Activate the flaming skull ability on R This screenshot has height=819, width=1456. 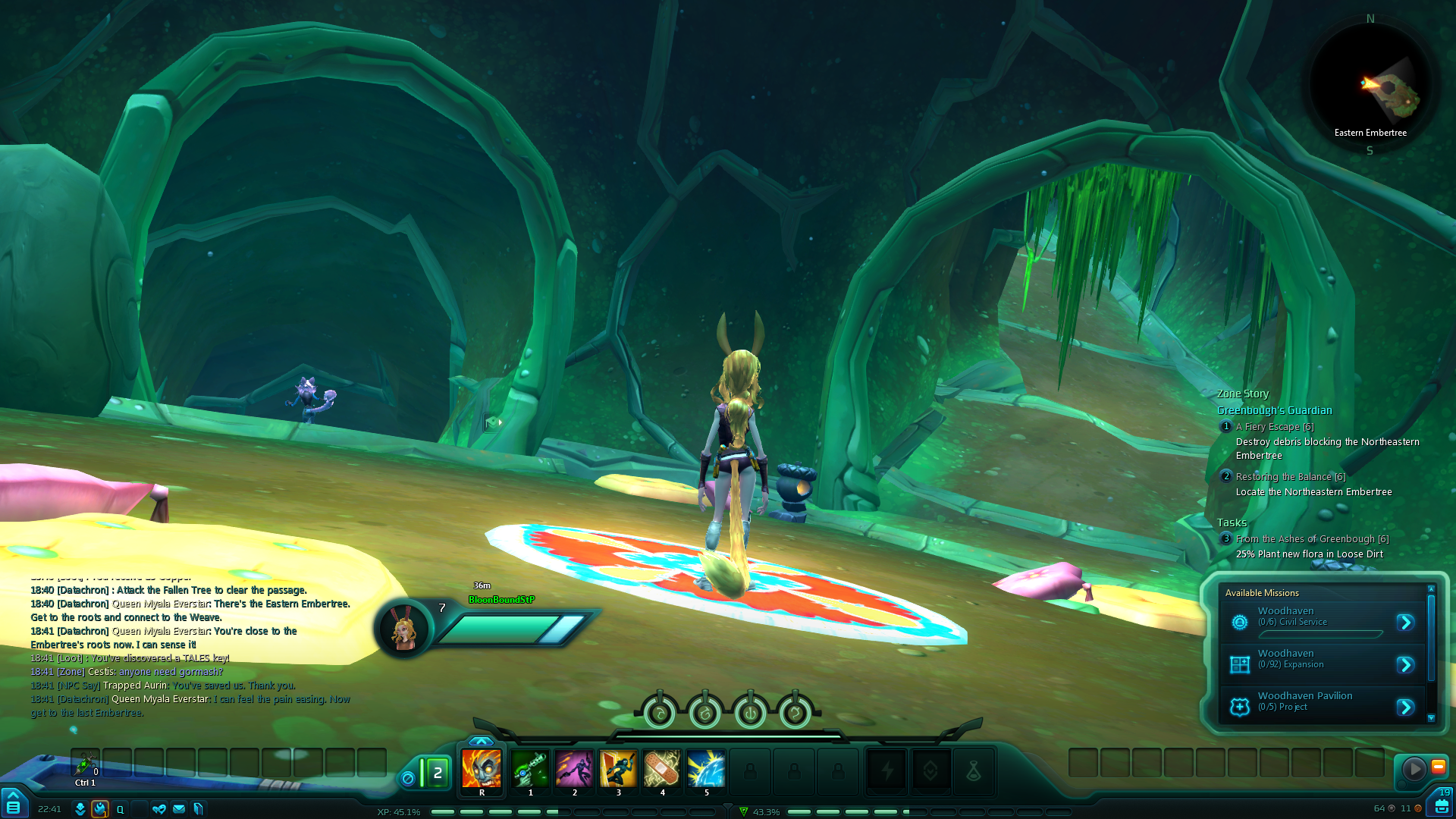482,768
